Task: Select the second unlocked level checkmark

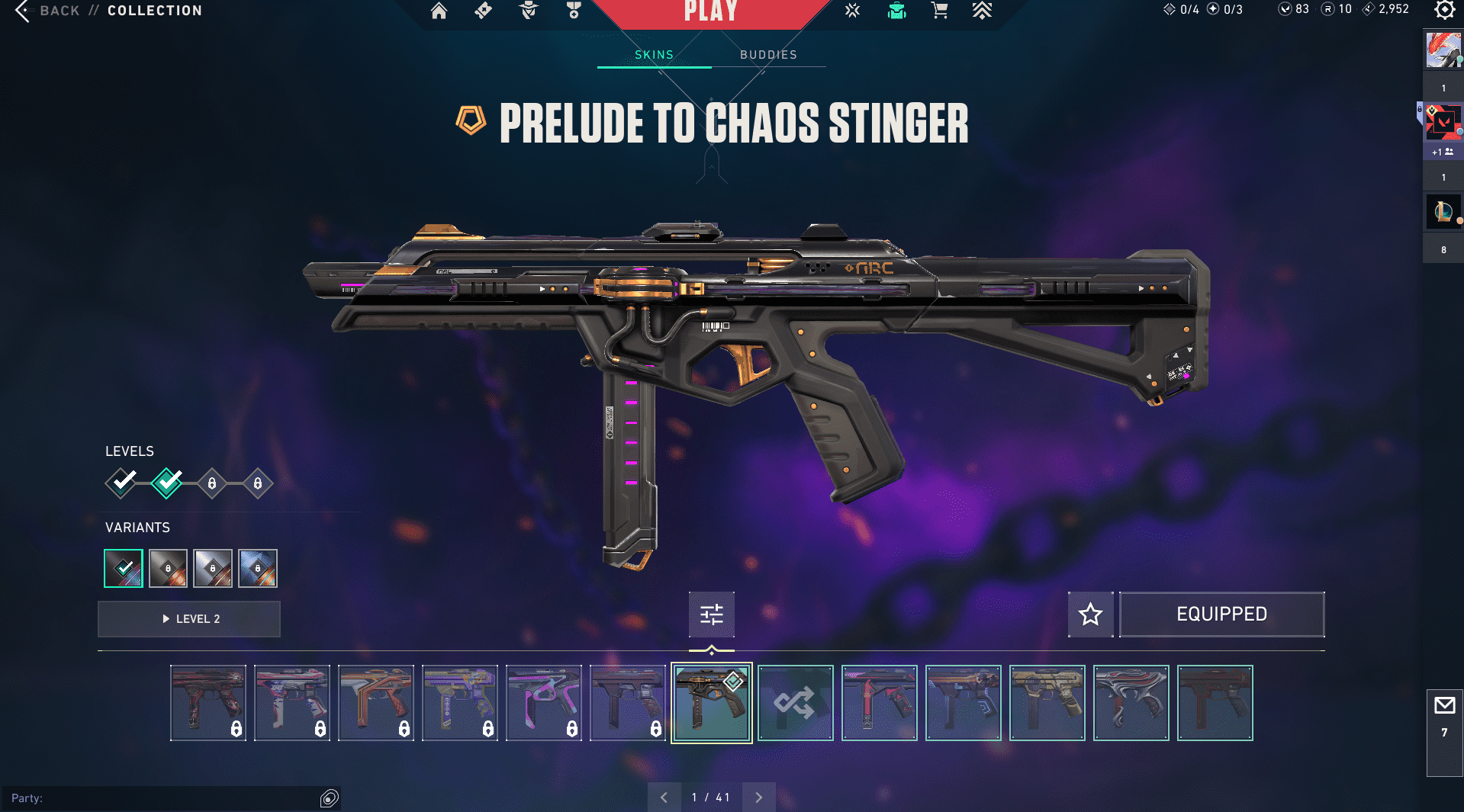Action: click(x=167, y=483)
